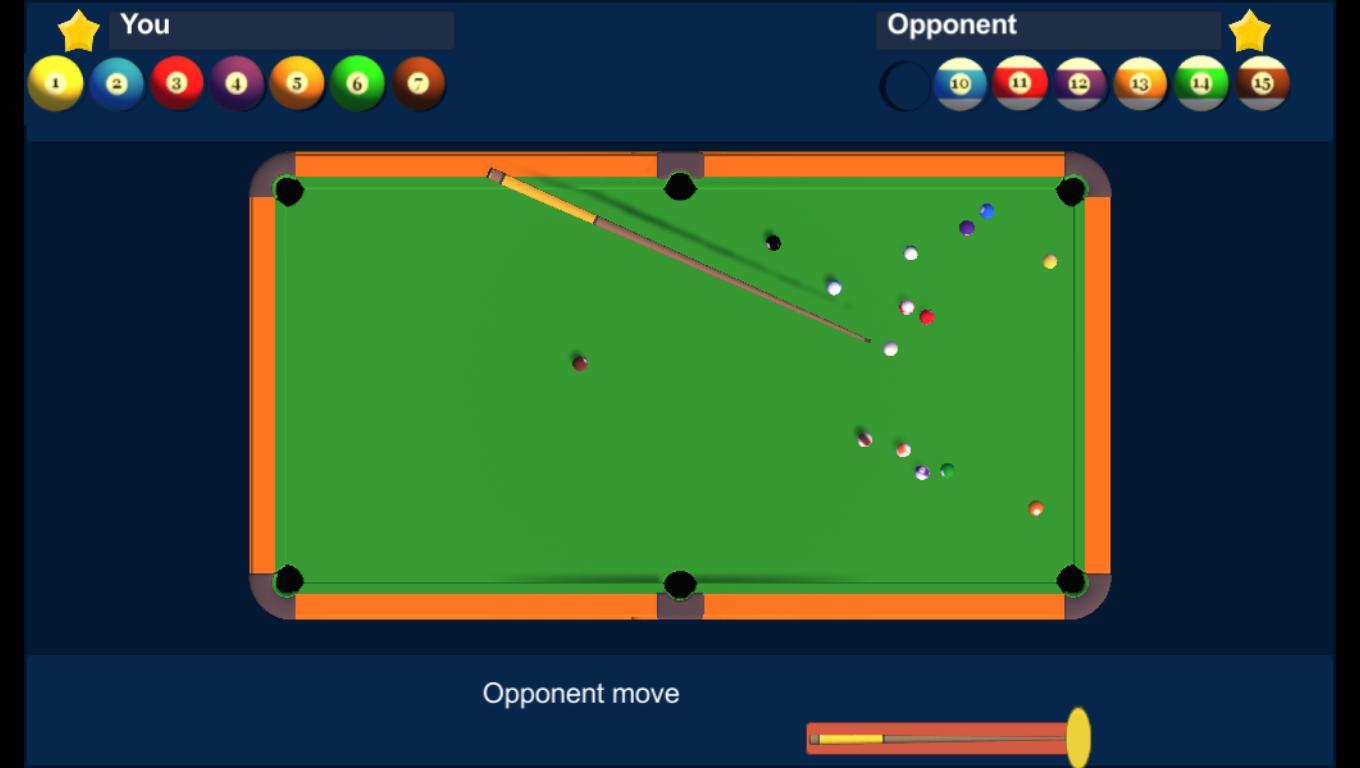
Task: Click the star next to You
Action: click(78, 31)
